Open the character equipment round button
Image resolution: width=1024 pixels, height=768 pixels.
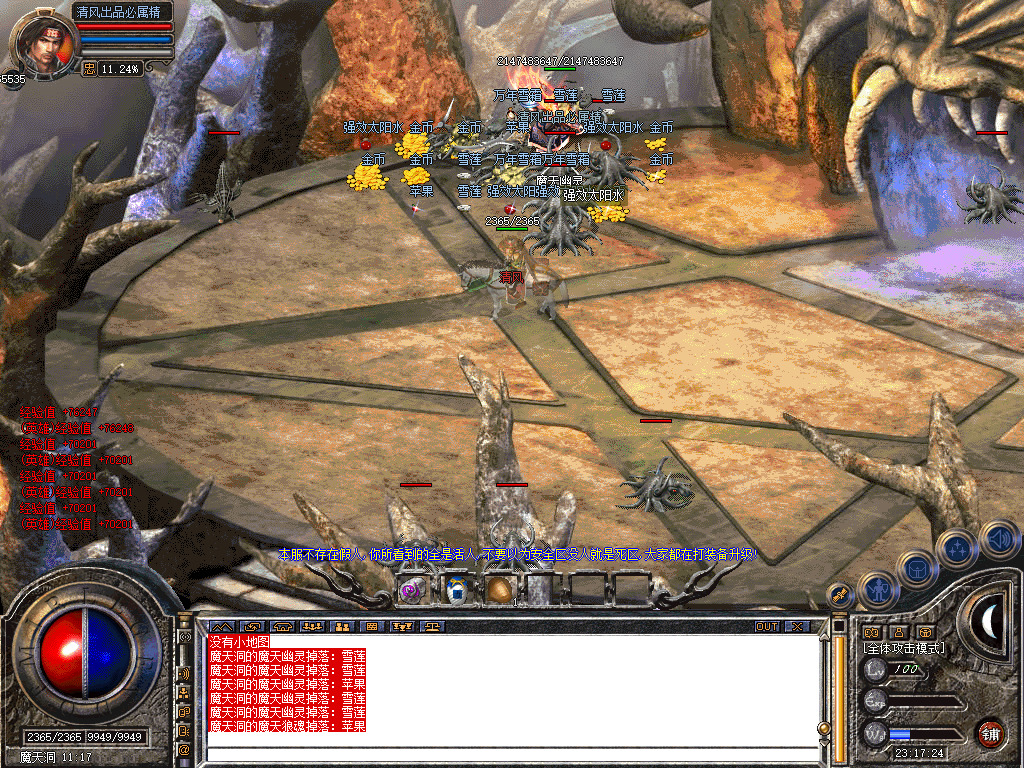pyautogui.click(x=877, y=590)
